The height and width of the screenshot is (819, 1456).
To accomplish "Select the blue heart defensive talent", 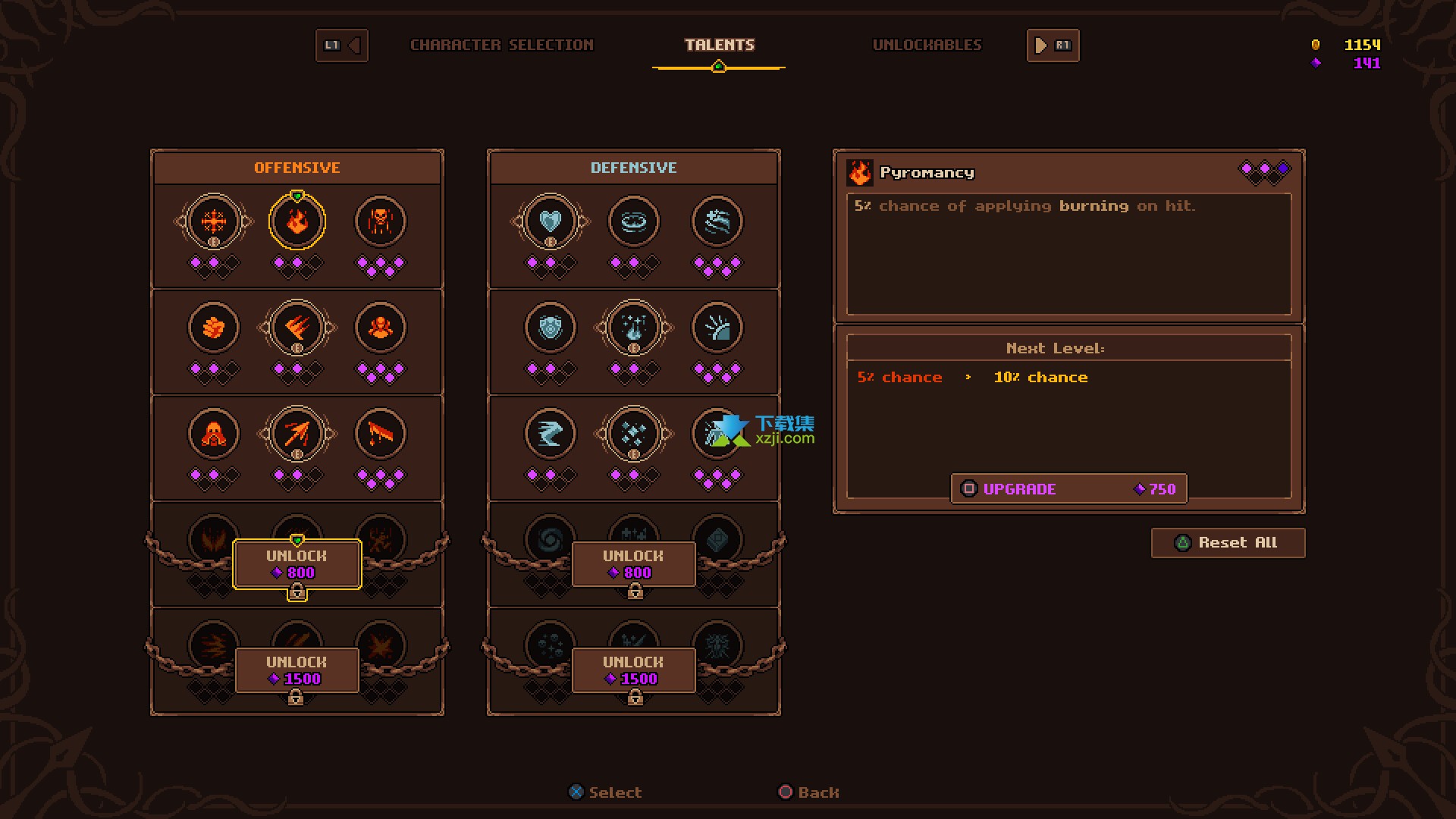I will (x=551, y=222).
